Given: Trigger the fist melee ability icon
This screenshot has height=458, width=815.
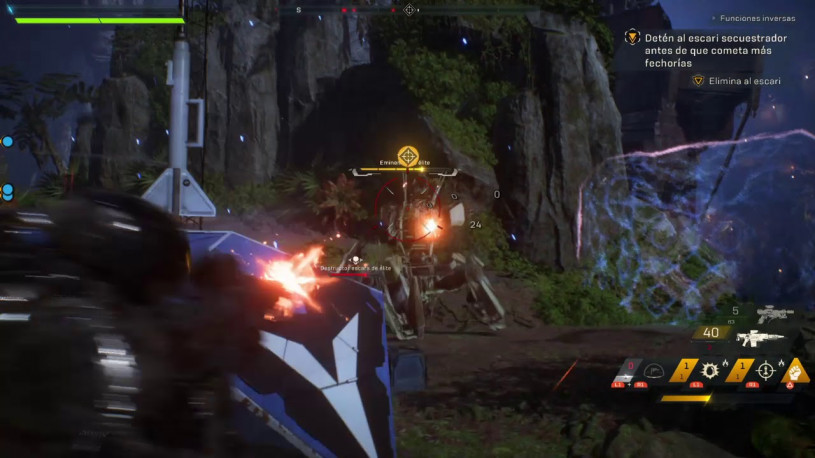Looking at the screenshot, I should [x=795, y=371].
